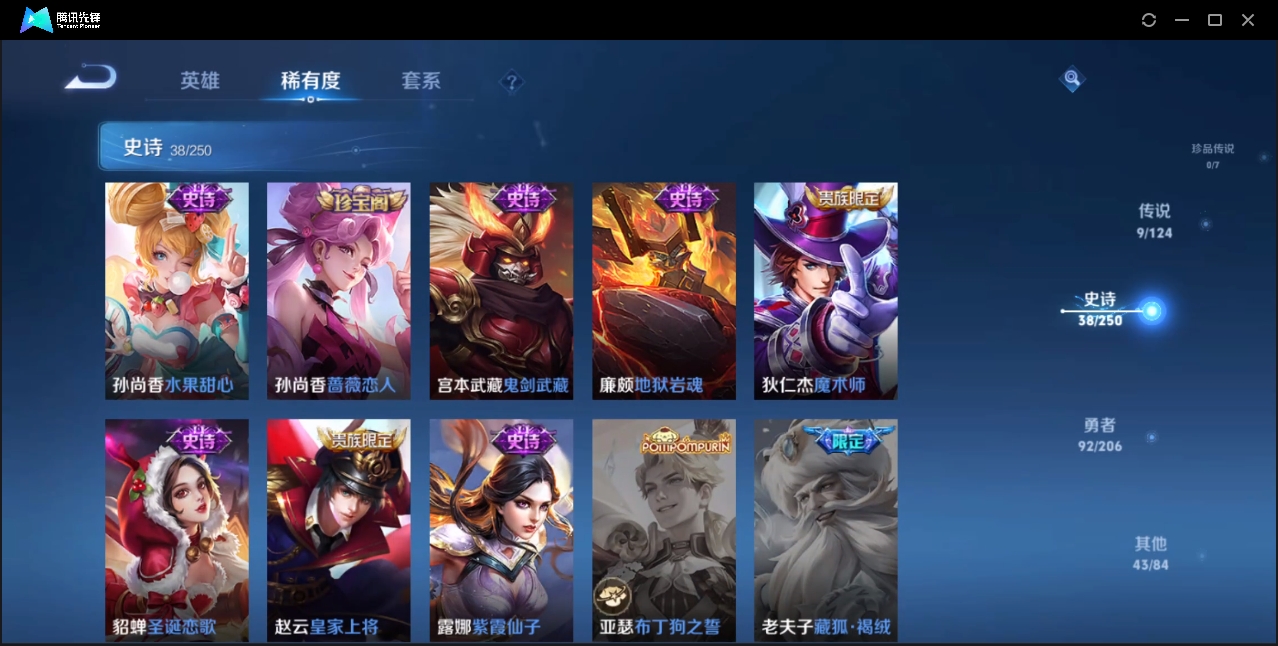Jump to the 其他 rarity section

[1151, 553]
